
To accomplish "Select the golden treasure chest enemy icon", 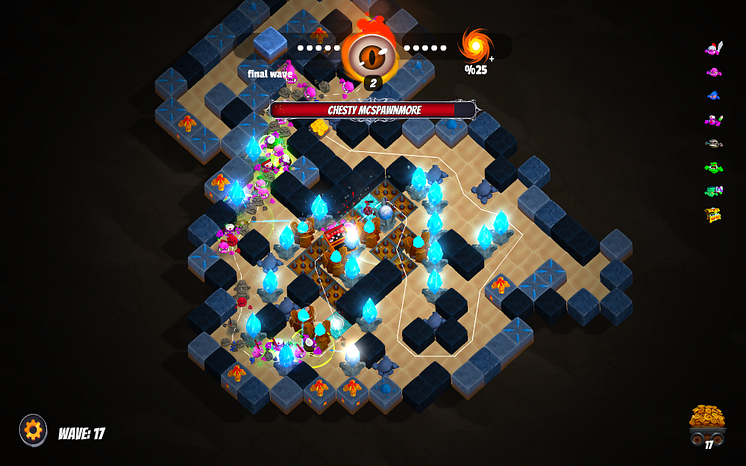I will 713,215.
